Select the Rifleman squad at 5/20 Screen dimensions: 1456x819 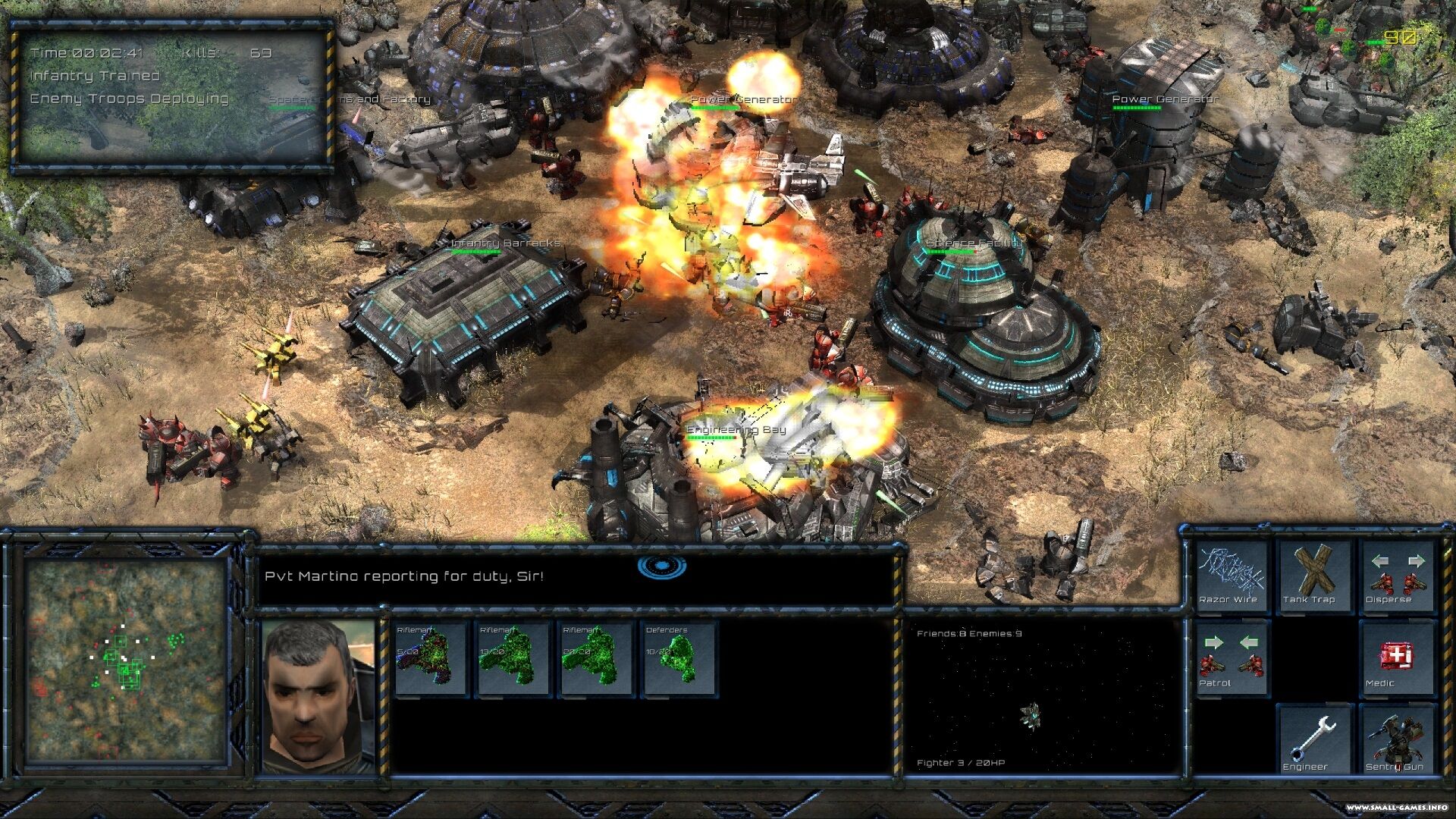(x=430, y=658)
